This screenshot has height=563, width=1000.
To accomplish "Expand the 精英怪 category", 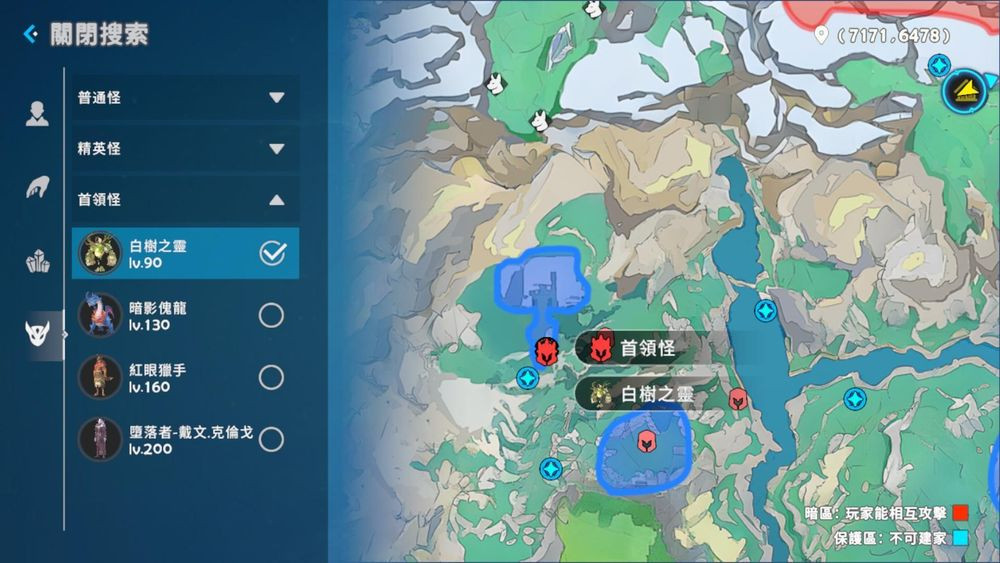I will (276, 149).
